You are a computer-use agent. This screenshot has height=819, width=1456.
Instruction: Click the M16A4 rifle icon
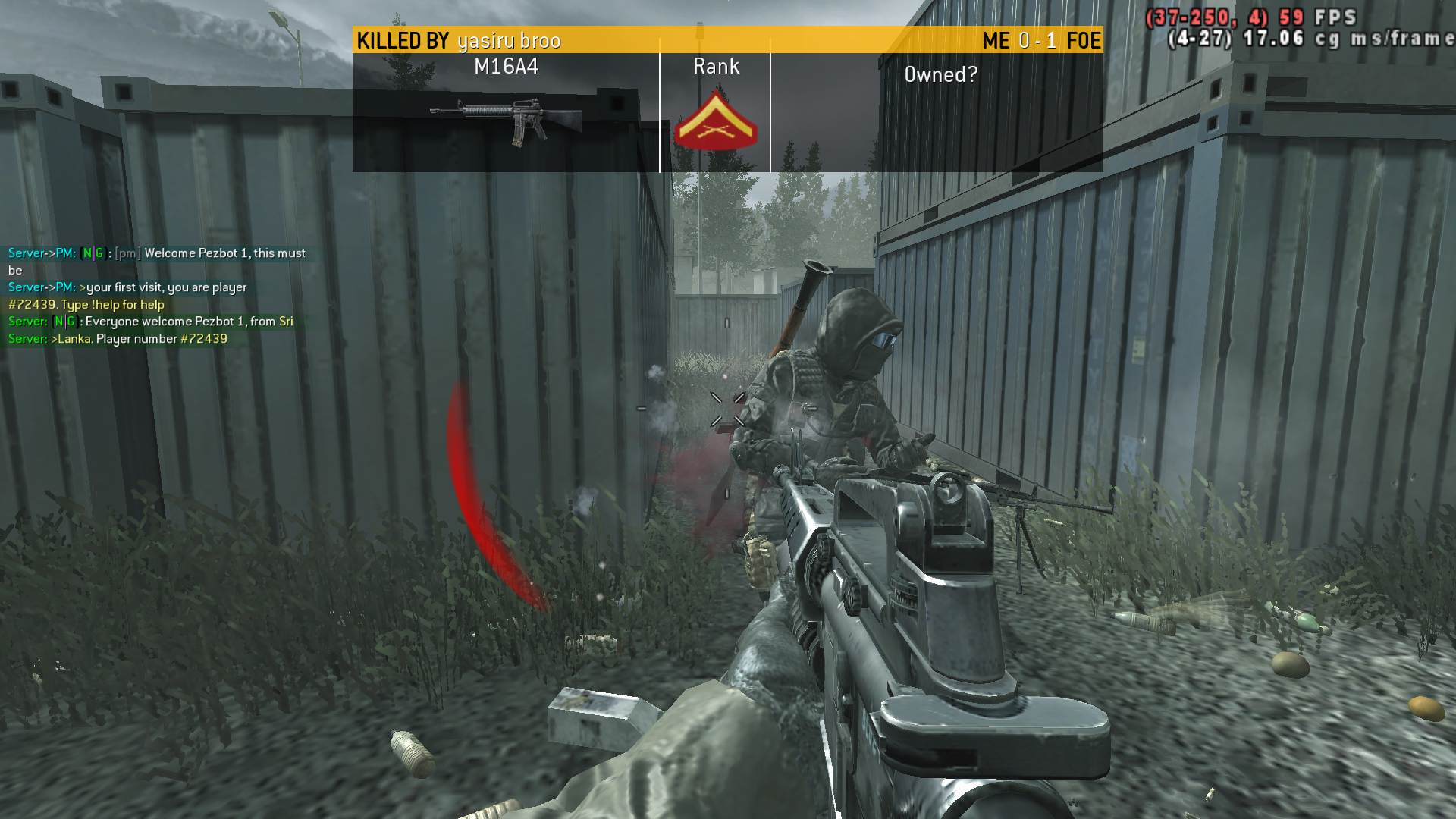(x=507, y=120)
